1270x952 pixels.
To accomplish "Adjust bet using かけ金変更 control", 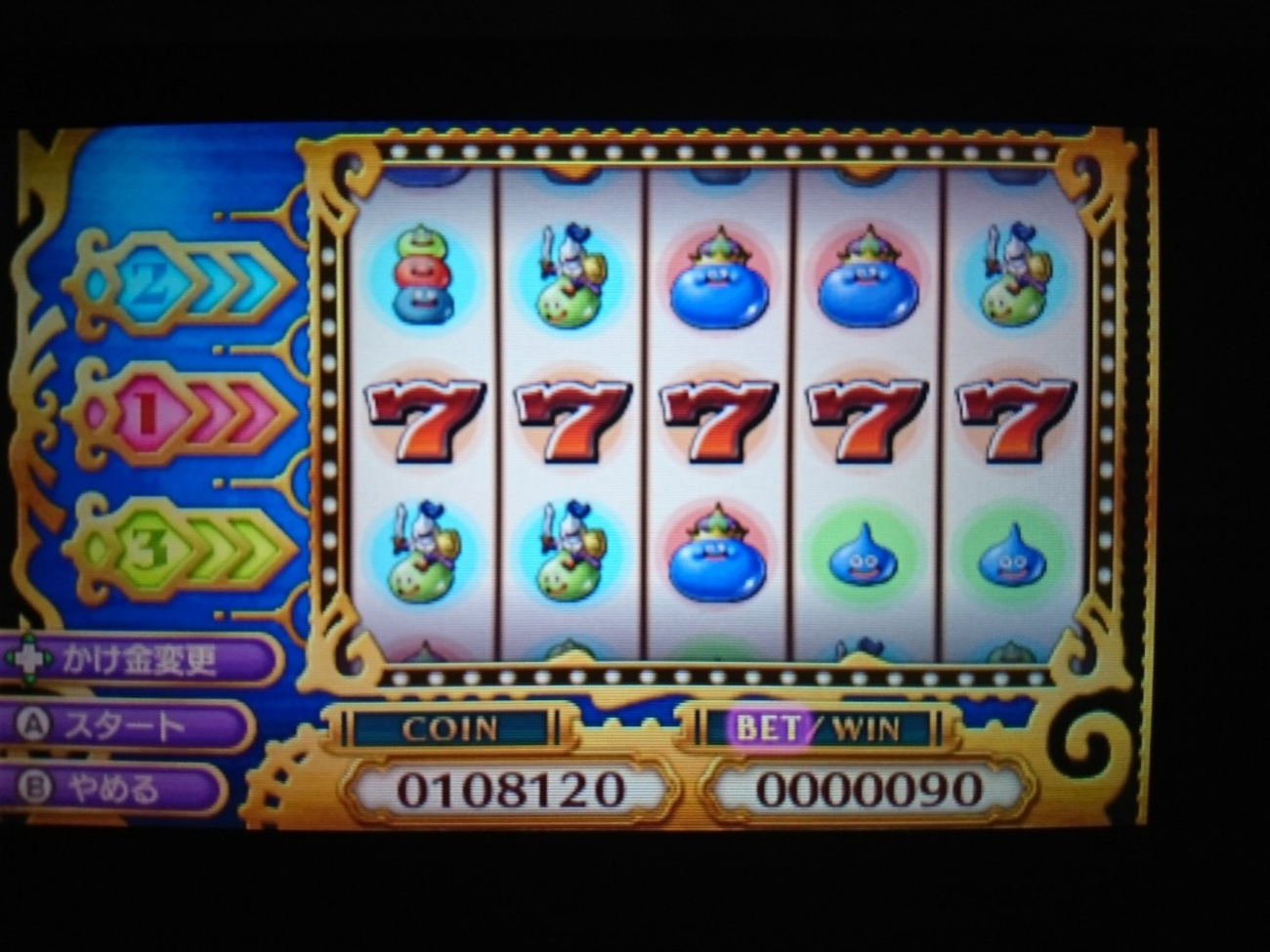I will pyautogui.click(x=137, y=659).
